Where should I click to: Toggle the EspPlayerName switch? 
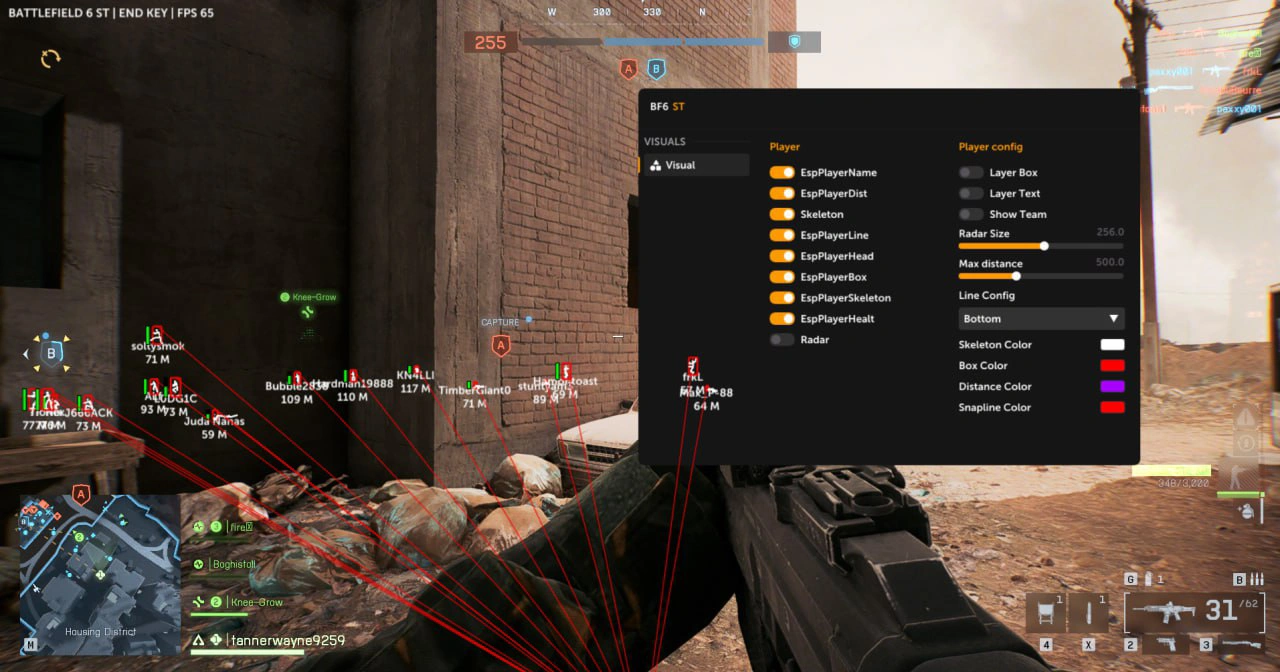(x=782, y=173)
